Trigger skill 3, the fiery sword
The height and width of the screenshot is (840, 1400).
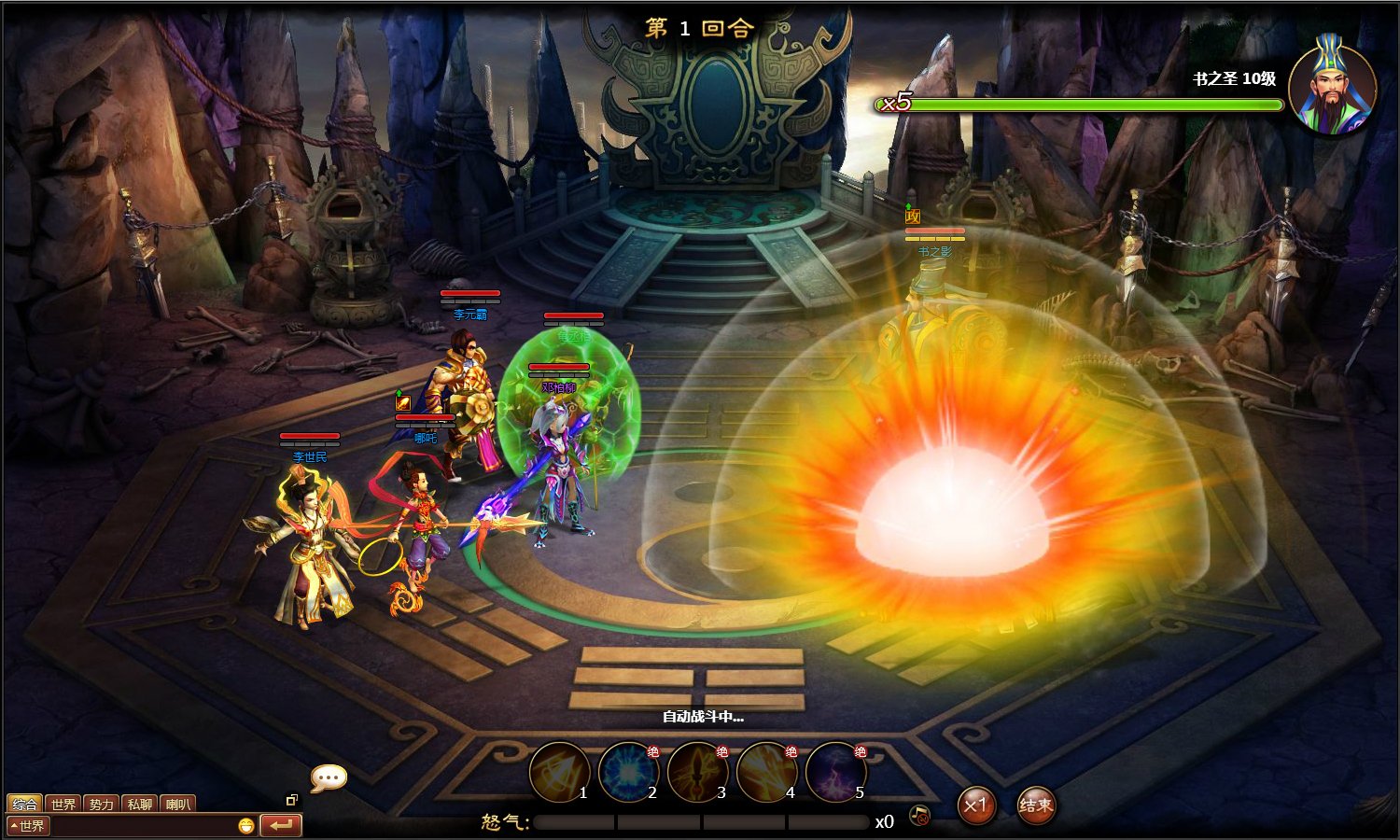click(x=697, y=772)
